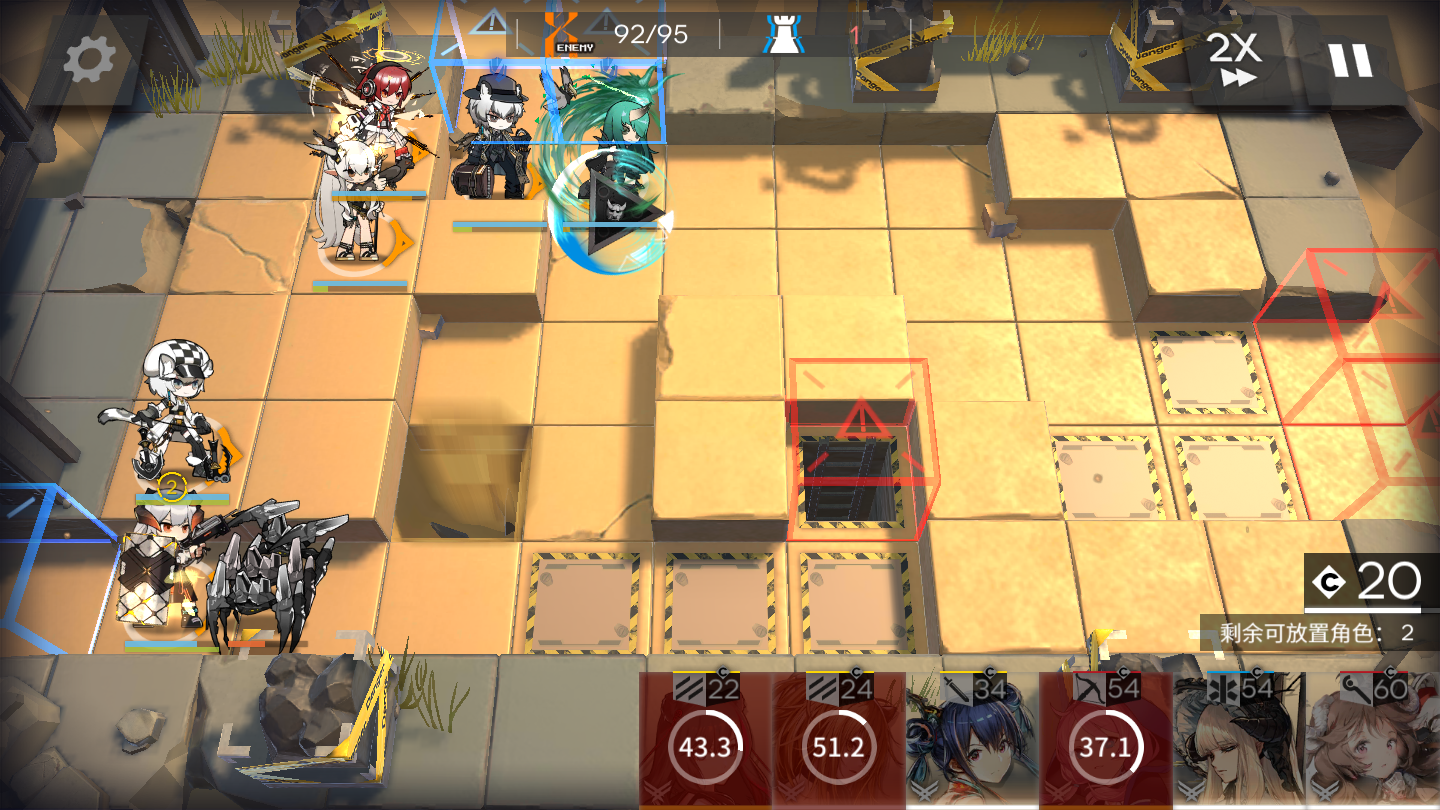Select the card with the 37.1 cooldown
The image size is (1440, 810).
pyautogui.click(x=1105, y=740)
